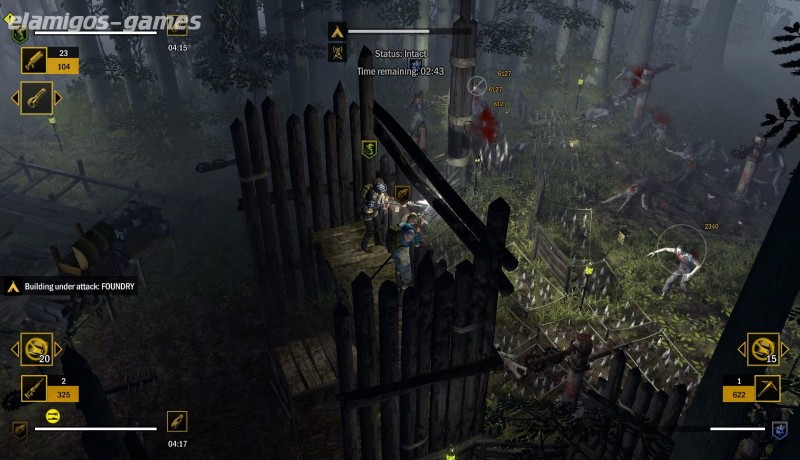This screenshot has height=460, width=800.
Task: Cycle the right consumable selector left
Action: tap(743, 349)
